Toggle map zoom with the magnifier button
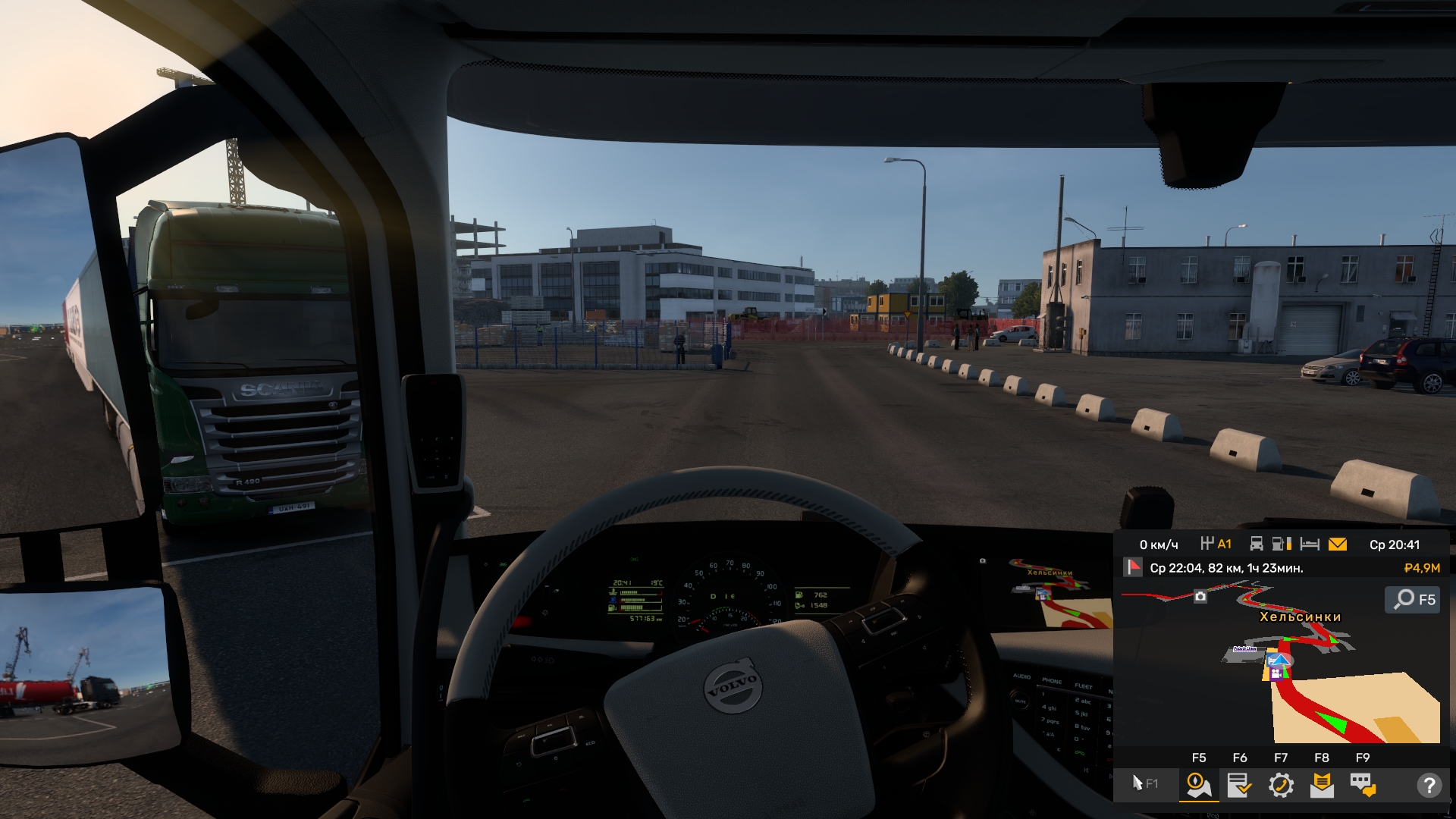 coord(1413,599)
